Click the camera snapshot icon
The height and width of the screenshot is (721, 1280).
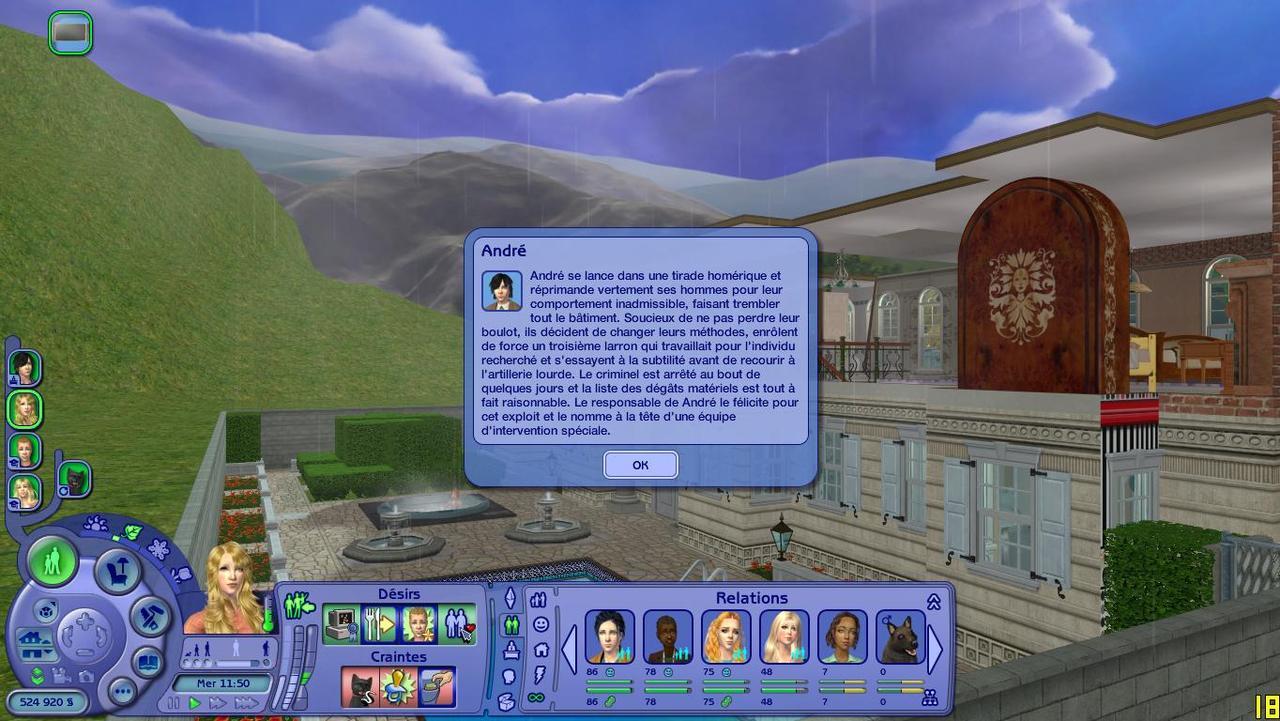tap(87, 676)
